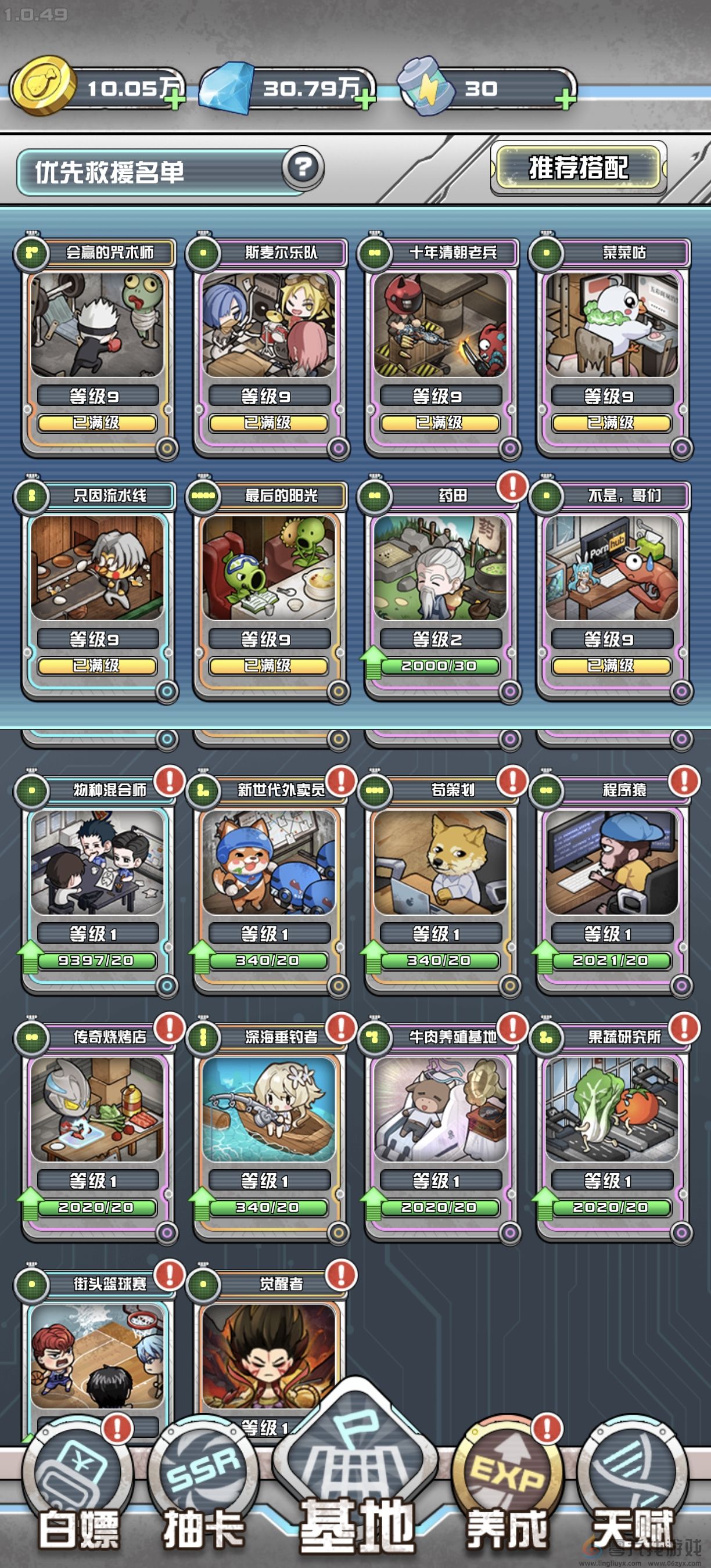Add more gold coins with plus
The image size is (711, 1568).
pyautogui.click(x=175, y=99)
